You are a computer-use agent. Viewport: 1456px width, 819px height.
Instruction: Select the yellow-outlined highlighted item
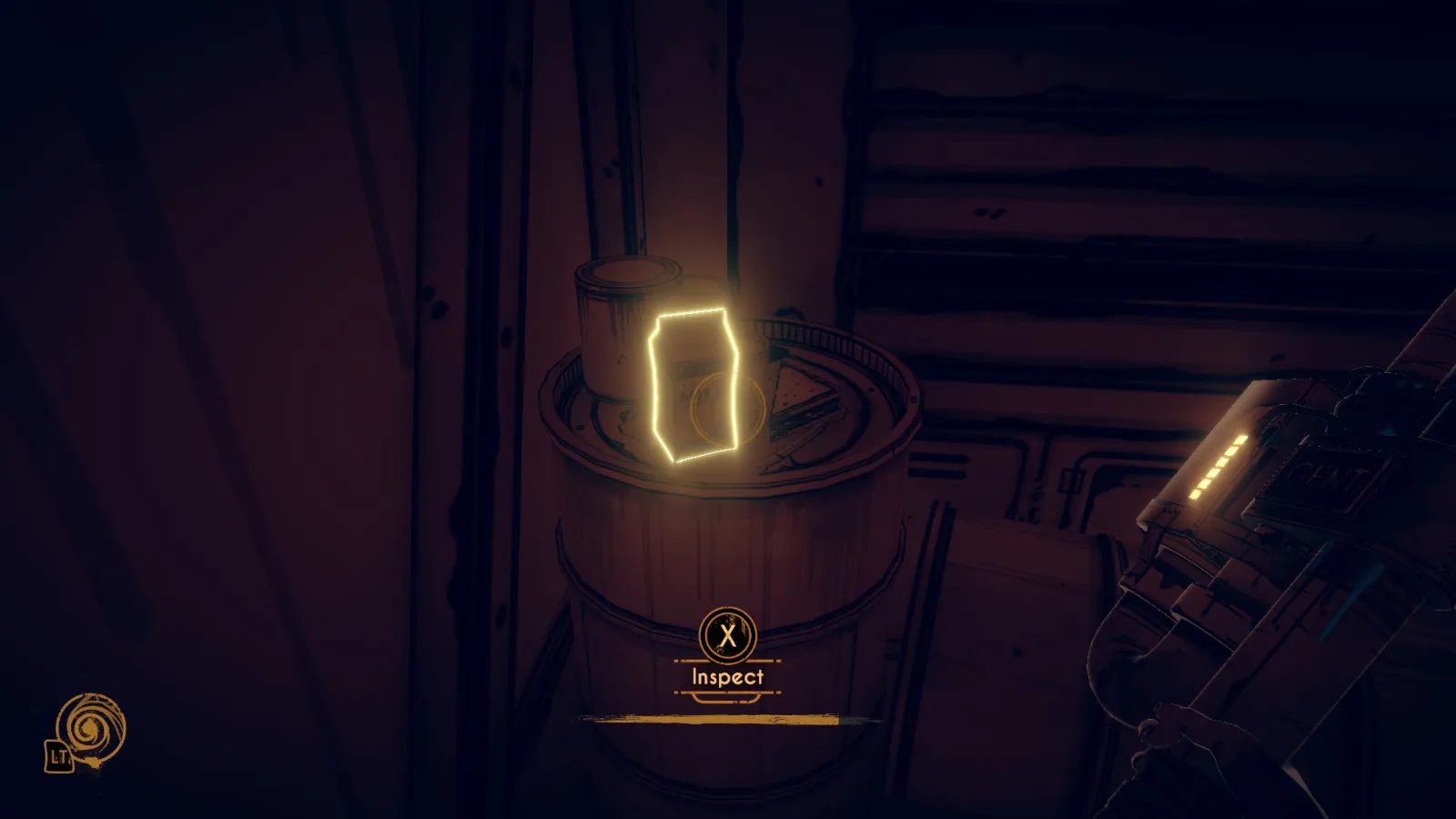(x=693, y=386)
